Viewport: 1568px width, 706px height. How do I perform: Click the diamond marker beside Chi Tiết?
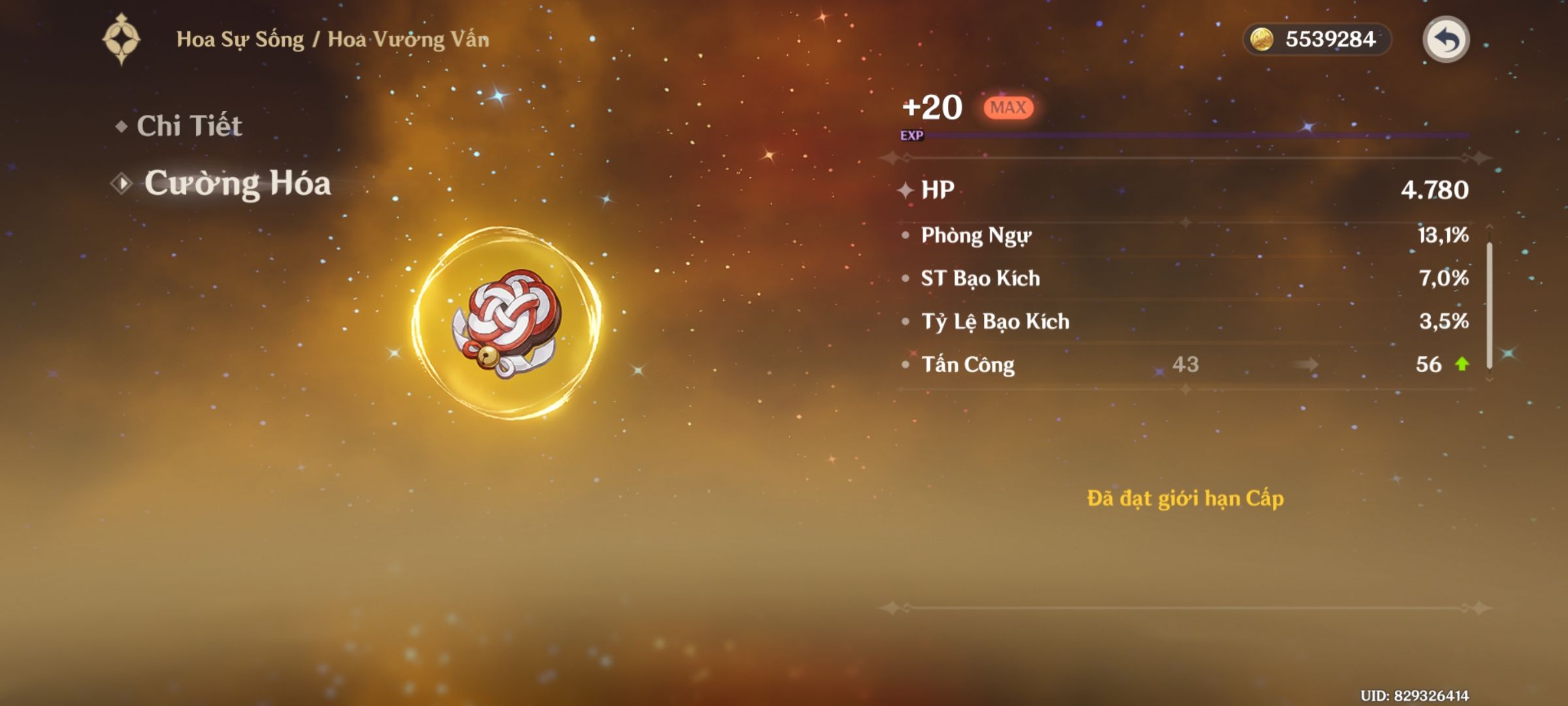click(122, 127)
